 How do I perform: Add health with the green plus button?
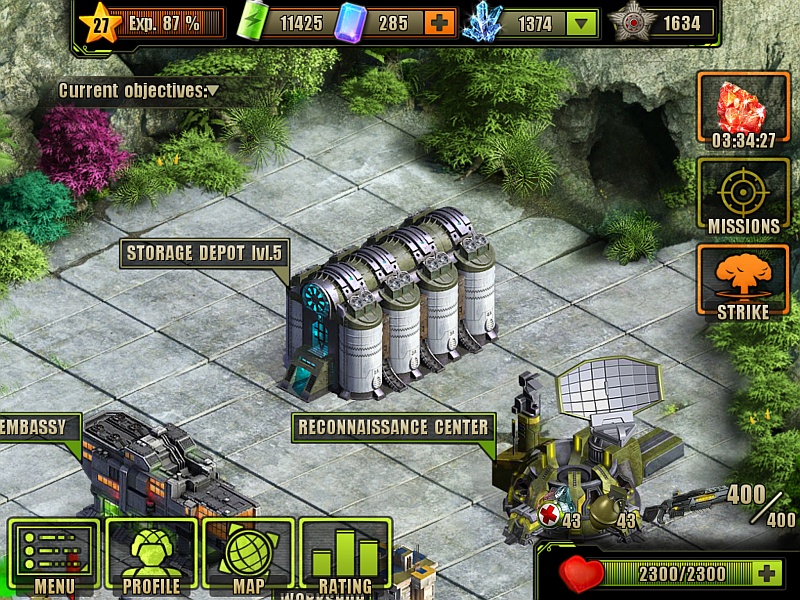click(x=767, y=574)
